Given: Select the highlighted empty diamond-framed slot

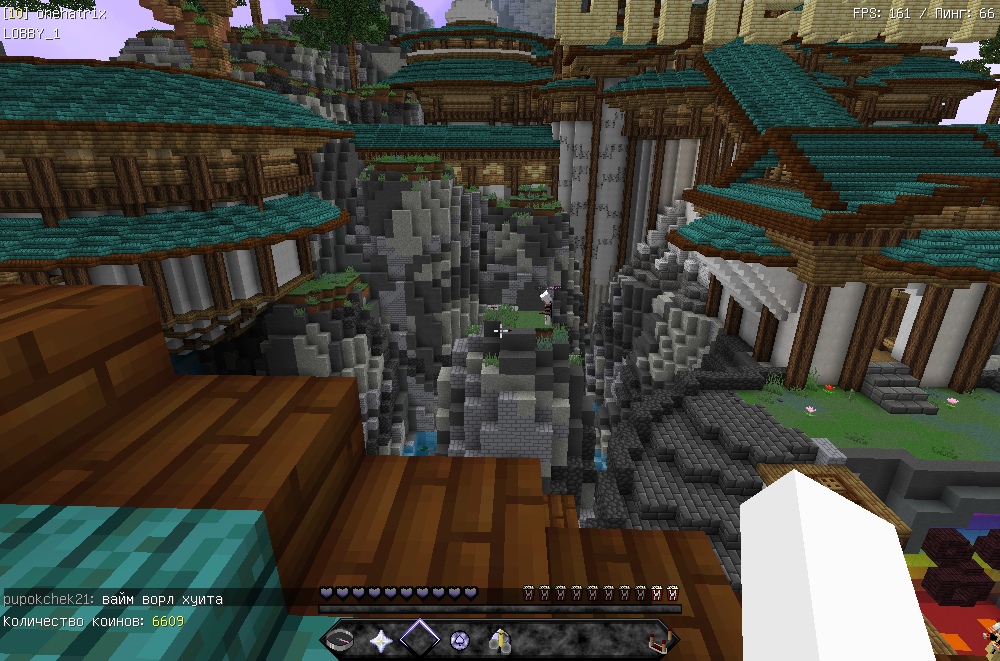Looking at the screenshot, I should point(420,639).
